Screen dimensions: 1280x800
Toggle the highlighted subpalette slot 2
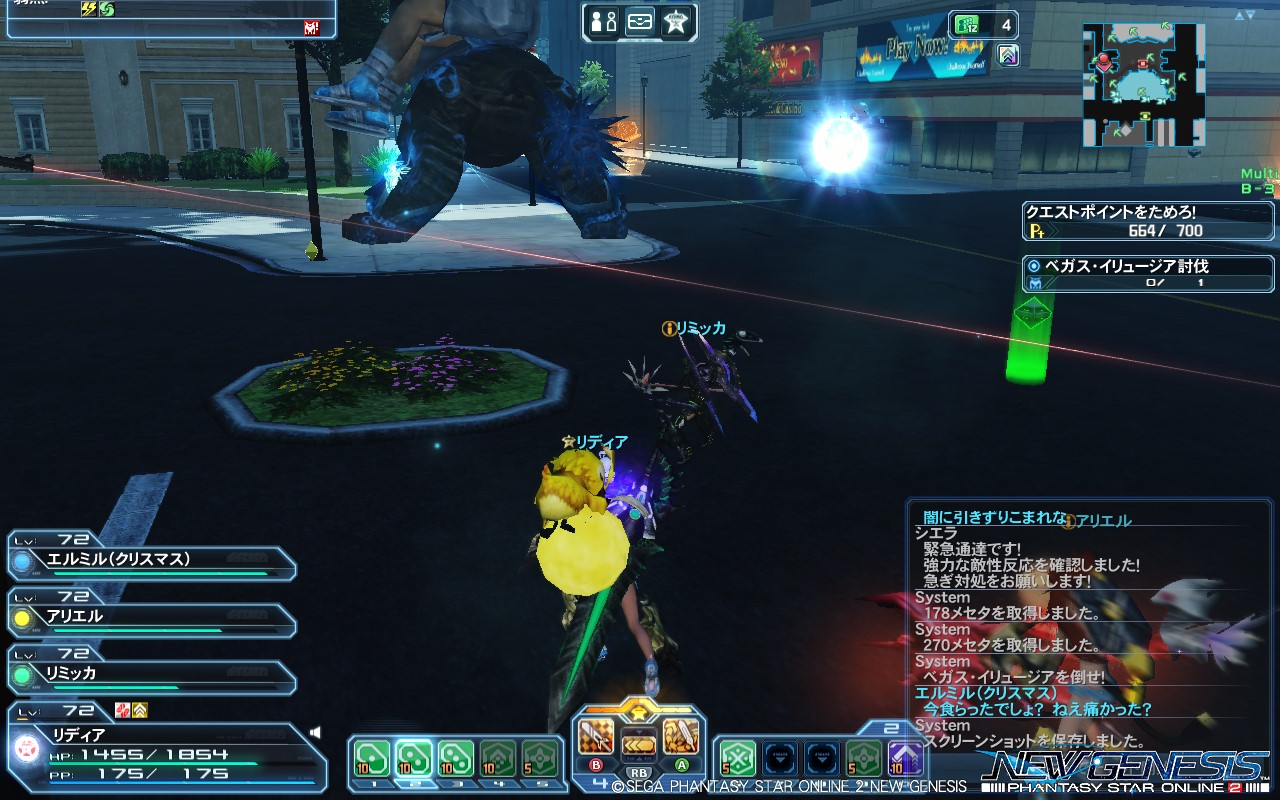(413, 757)
